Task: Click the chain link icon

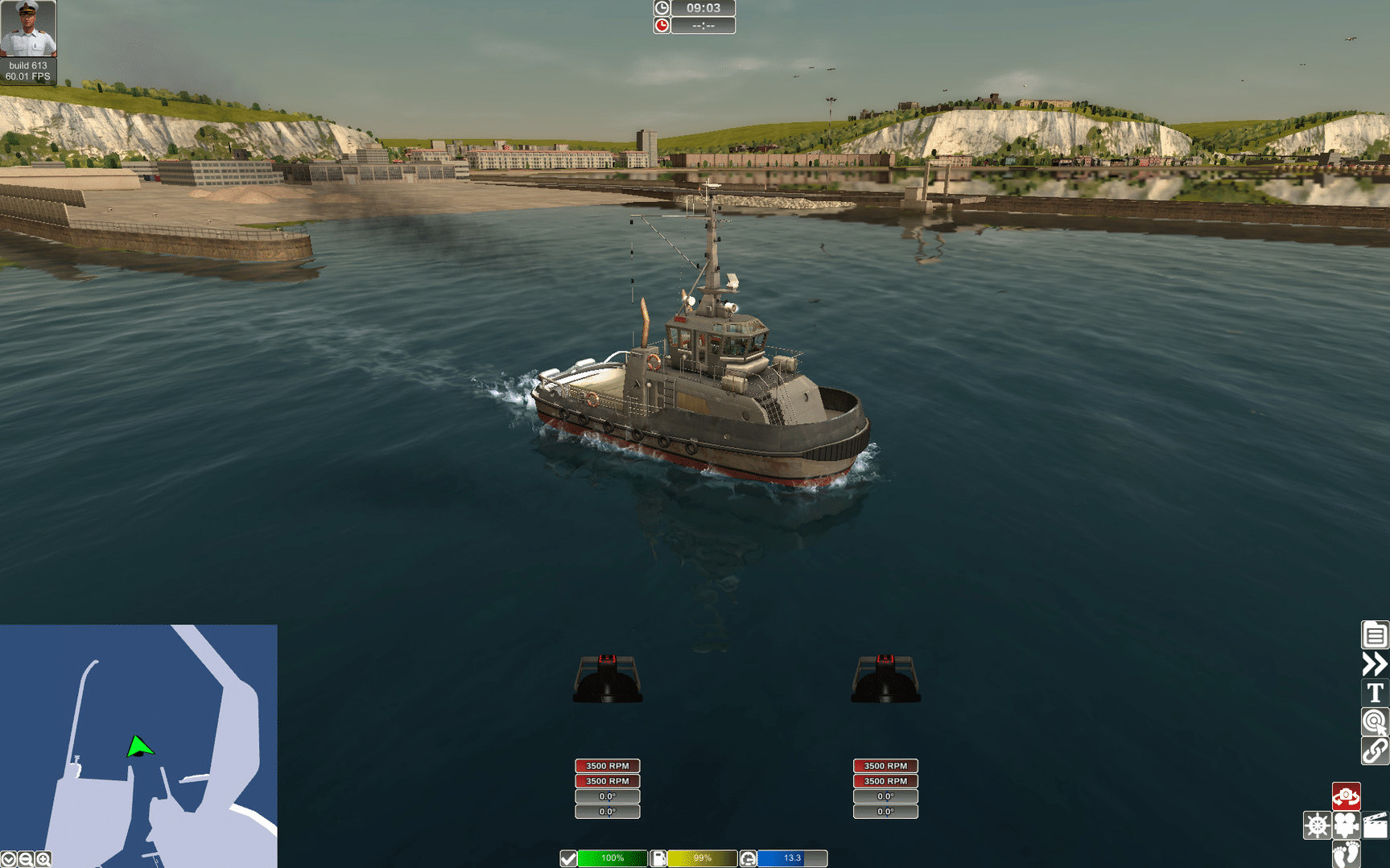Action: [x=1374, y=751]
